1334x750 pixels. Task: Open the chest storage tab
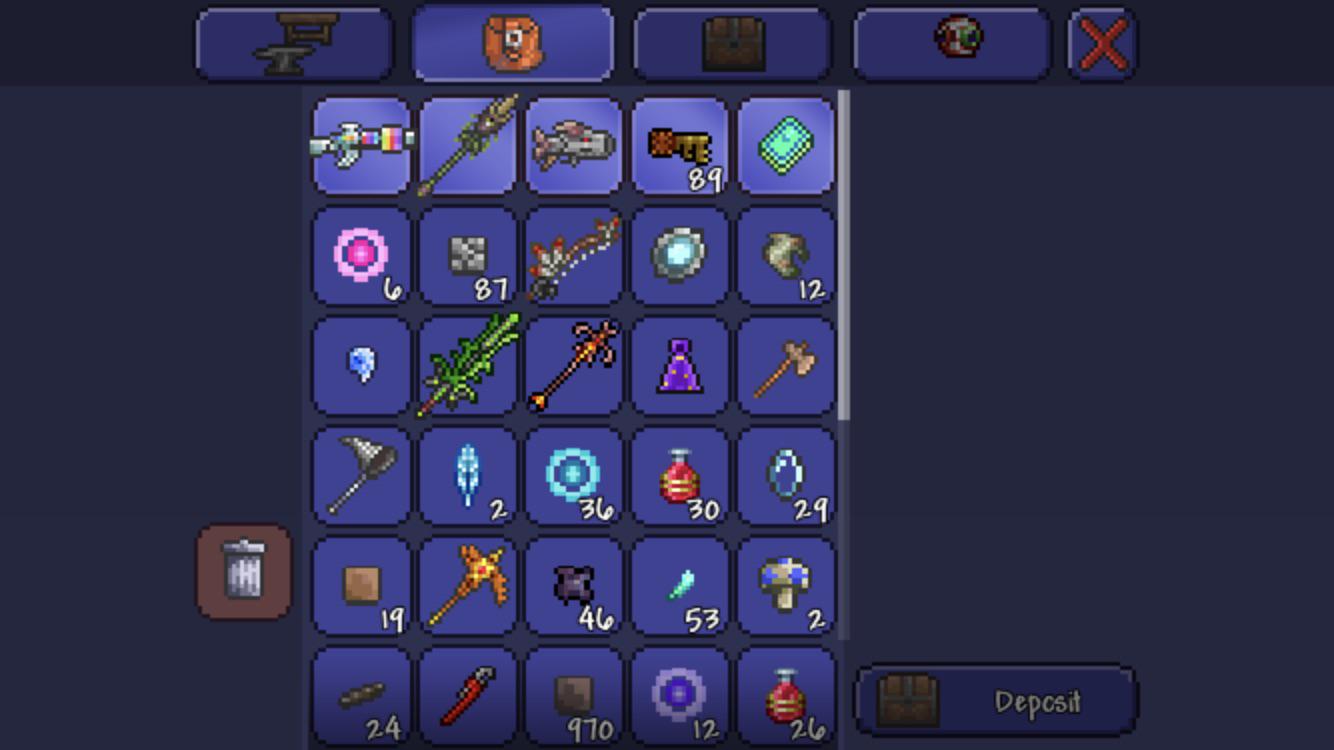[733, 42]
